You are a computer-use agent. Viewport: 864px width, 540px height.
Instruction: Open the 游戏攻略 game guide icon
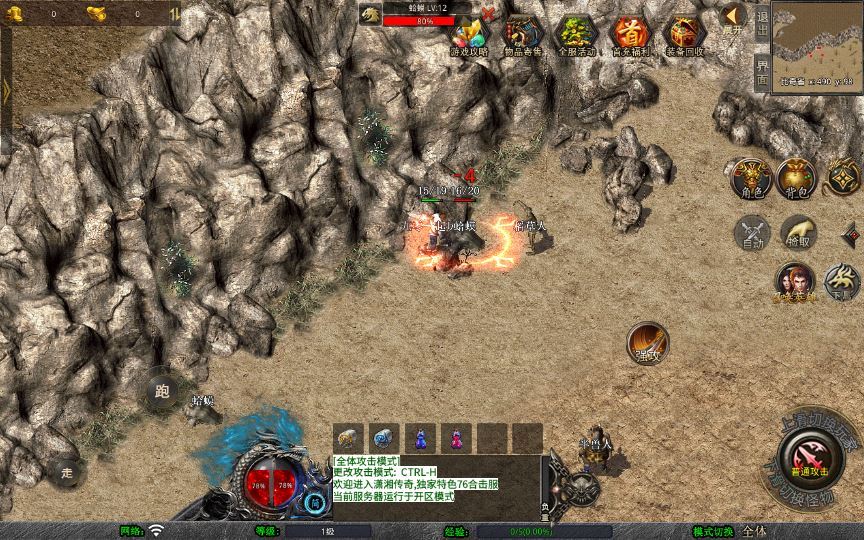point(469,36)
